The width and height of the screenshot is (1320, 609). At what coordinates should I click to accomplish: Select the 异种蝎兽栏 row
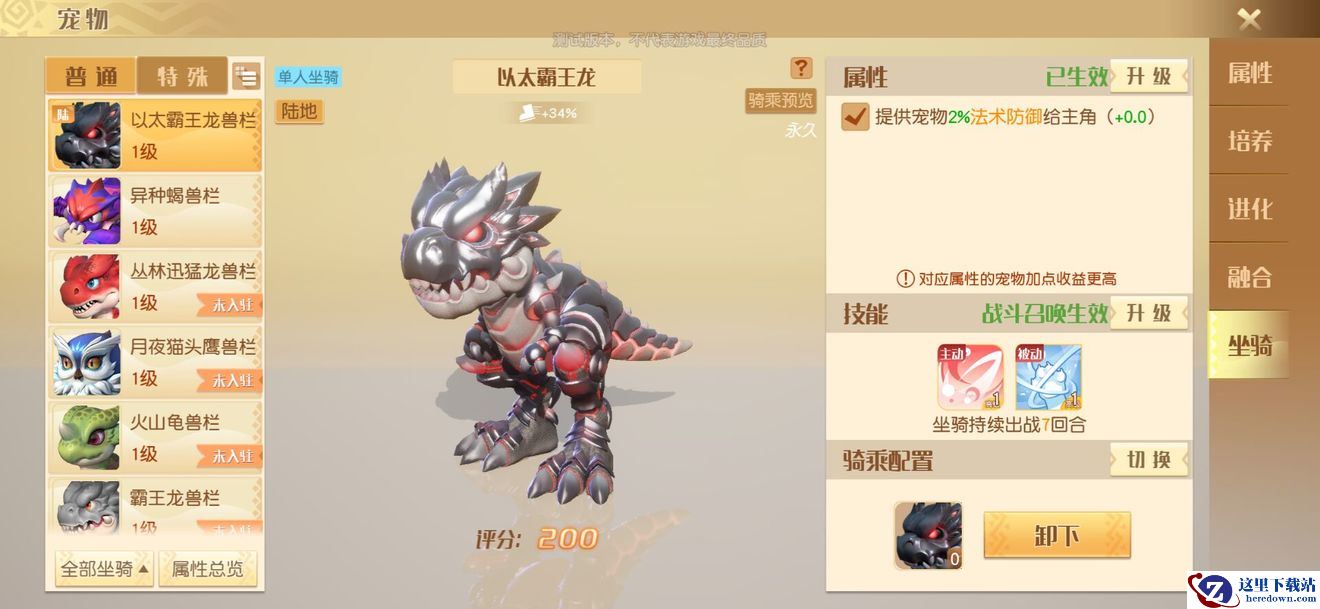(x=155, y=211)
